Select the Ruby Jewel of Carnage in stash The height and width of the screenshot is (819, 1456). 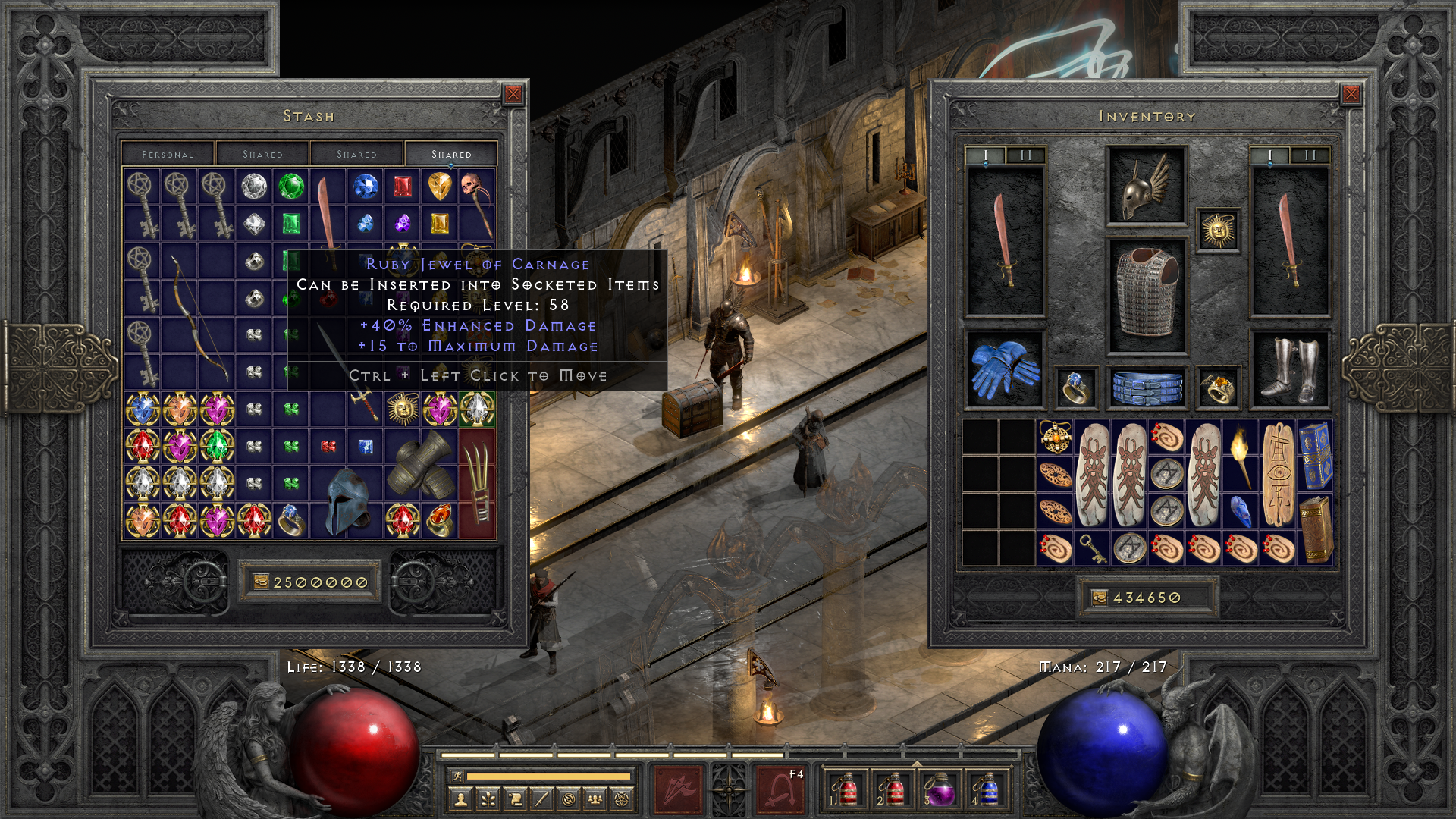coord(328,446)
